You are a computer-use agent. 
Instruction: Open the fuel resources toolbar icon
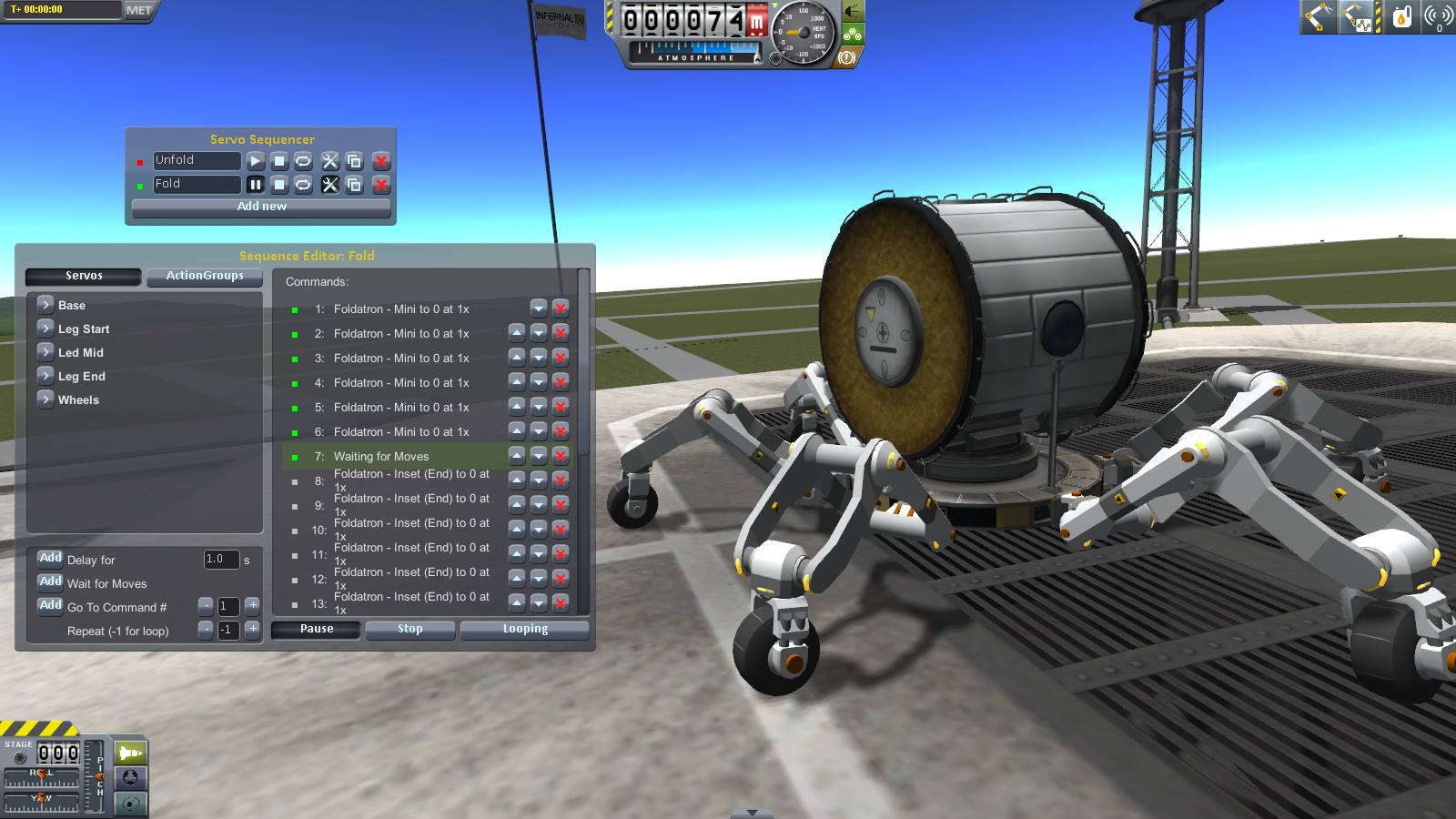tap(1402, 16)
